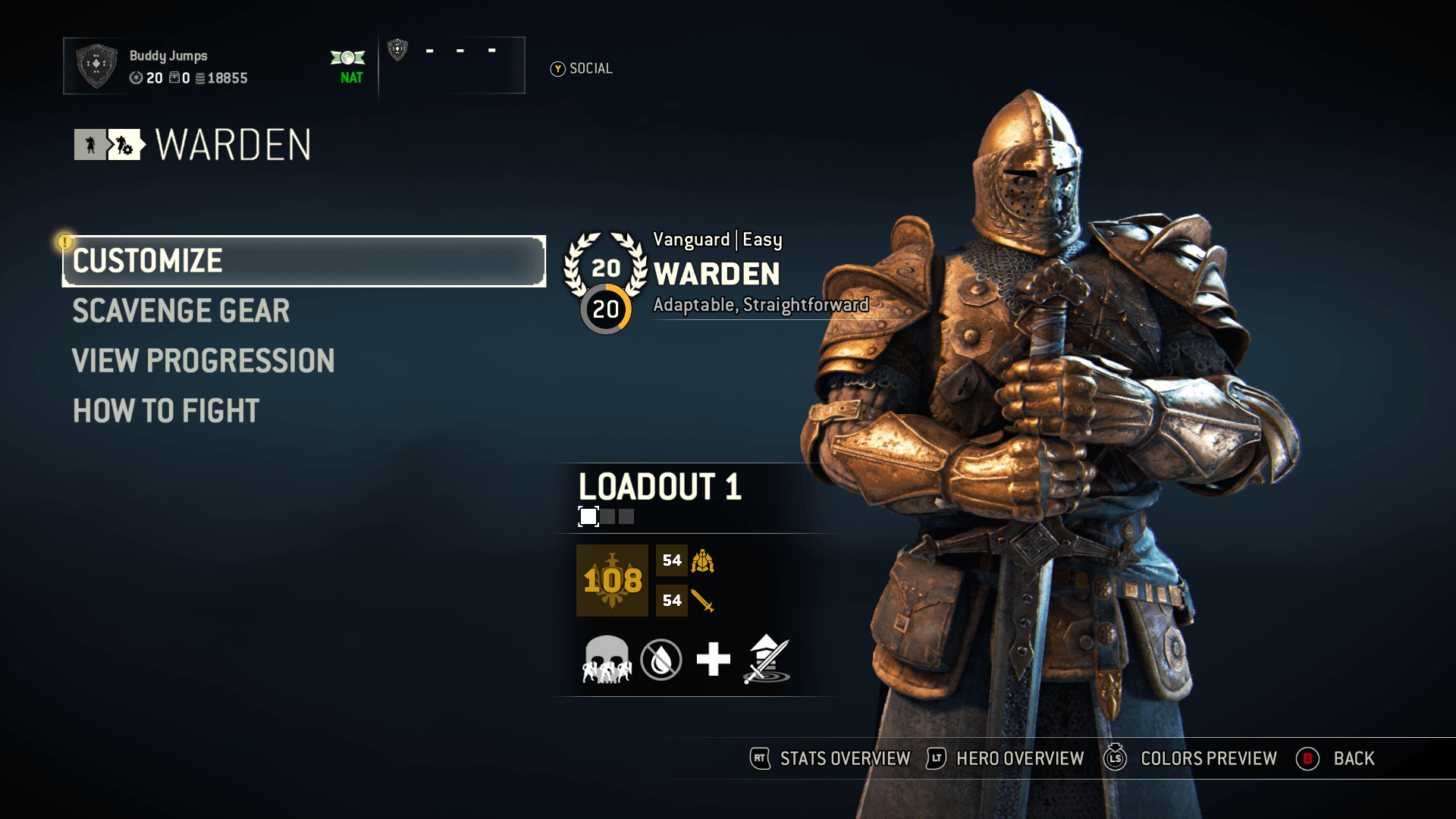Activate Colors Preview

coord(1191,758)
